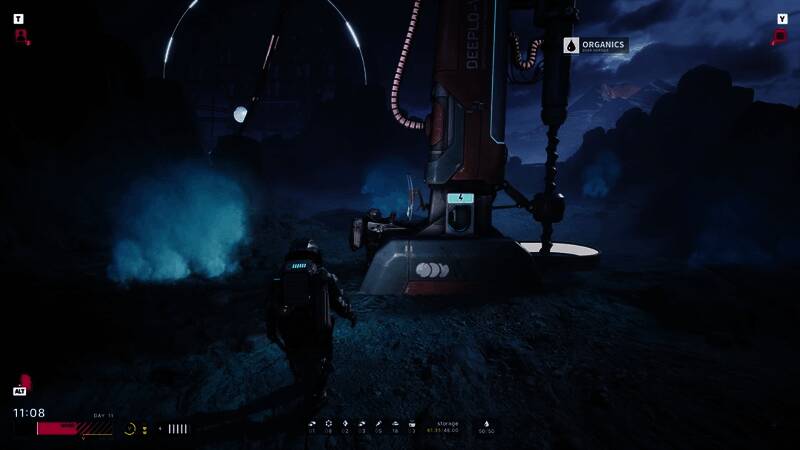This screenshot has width=800, height=450.
Task: Select the diamond-shaped resource icon
Action: coord(345,424)
